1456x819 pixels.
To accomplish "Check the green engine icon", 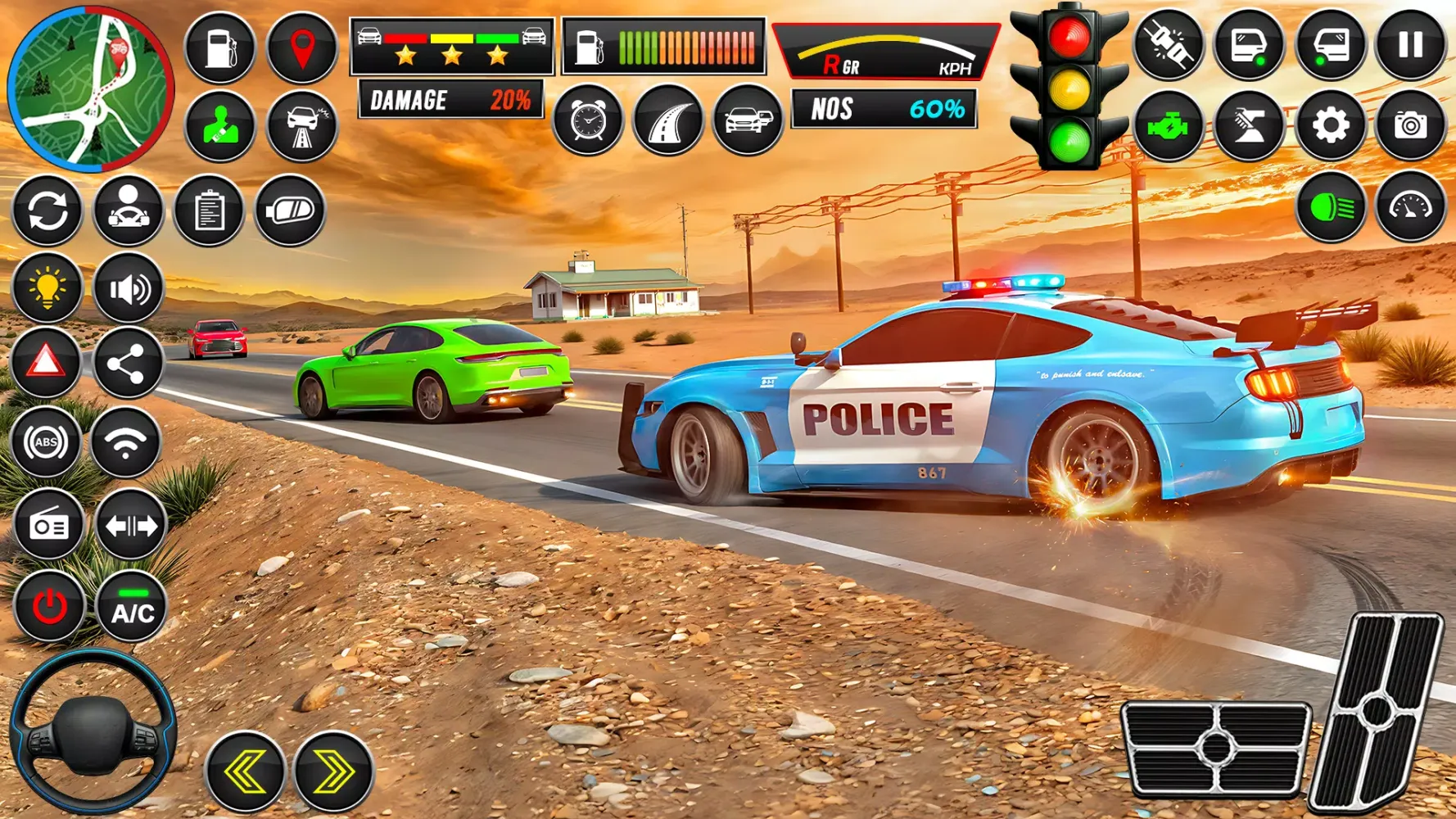I will click(x=1169, y=125).
